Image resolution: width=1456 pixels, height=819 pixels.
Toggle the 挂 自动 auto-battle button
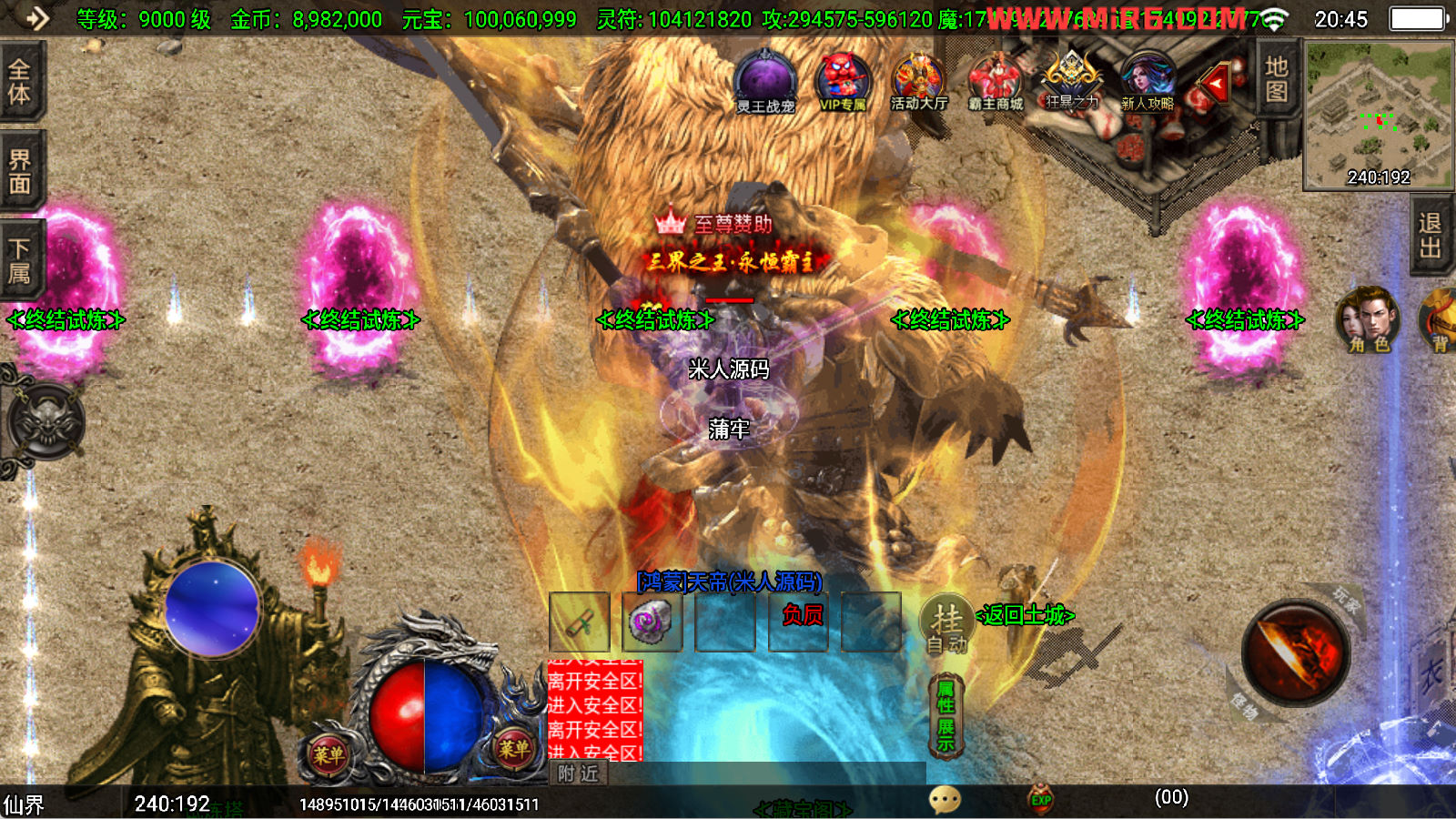tap(946, 625)
